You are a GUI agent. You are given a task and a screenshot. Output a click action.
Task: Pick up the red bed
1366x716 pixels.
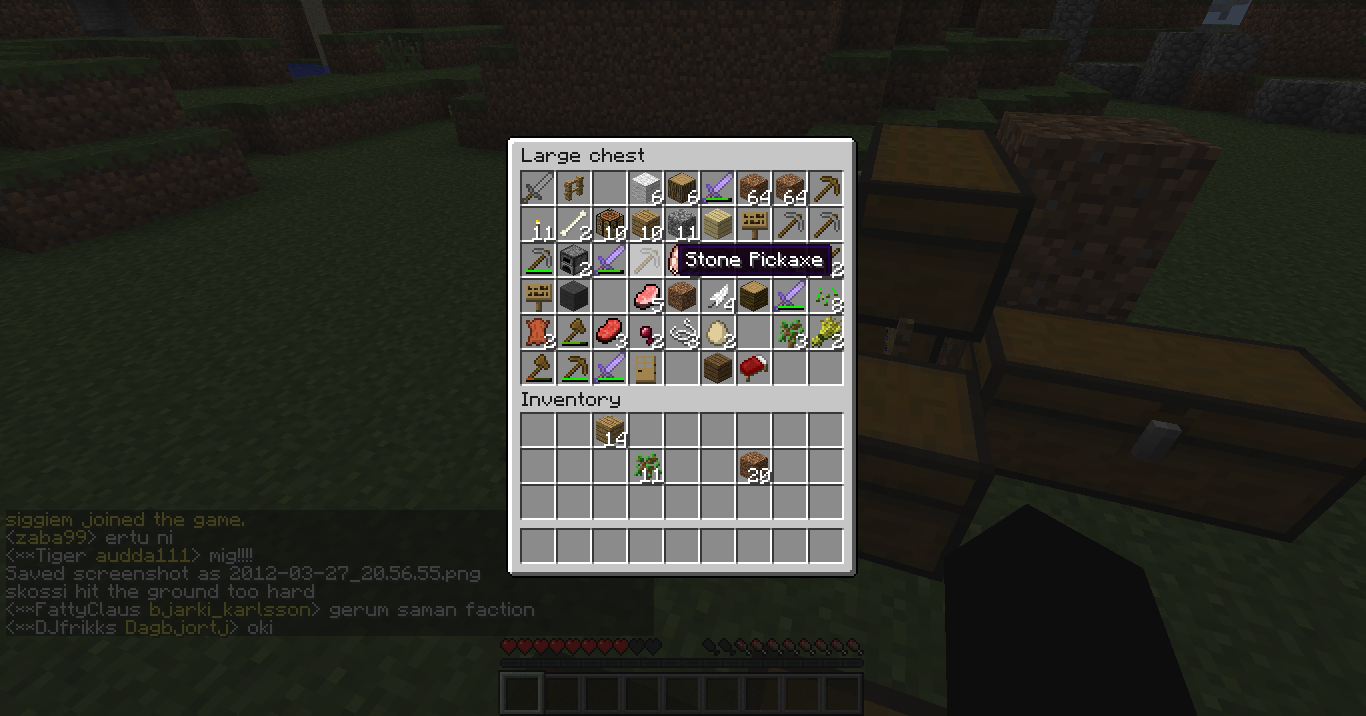[x=753, y=369]
